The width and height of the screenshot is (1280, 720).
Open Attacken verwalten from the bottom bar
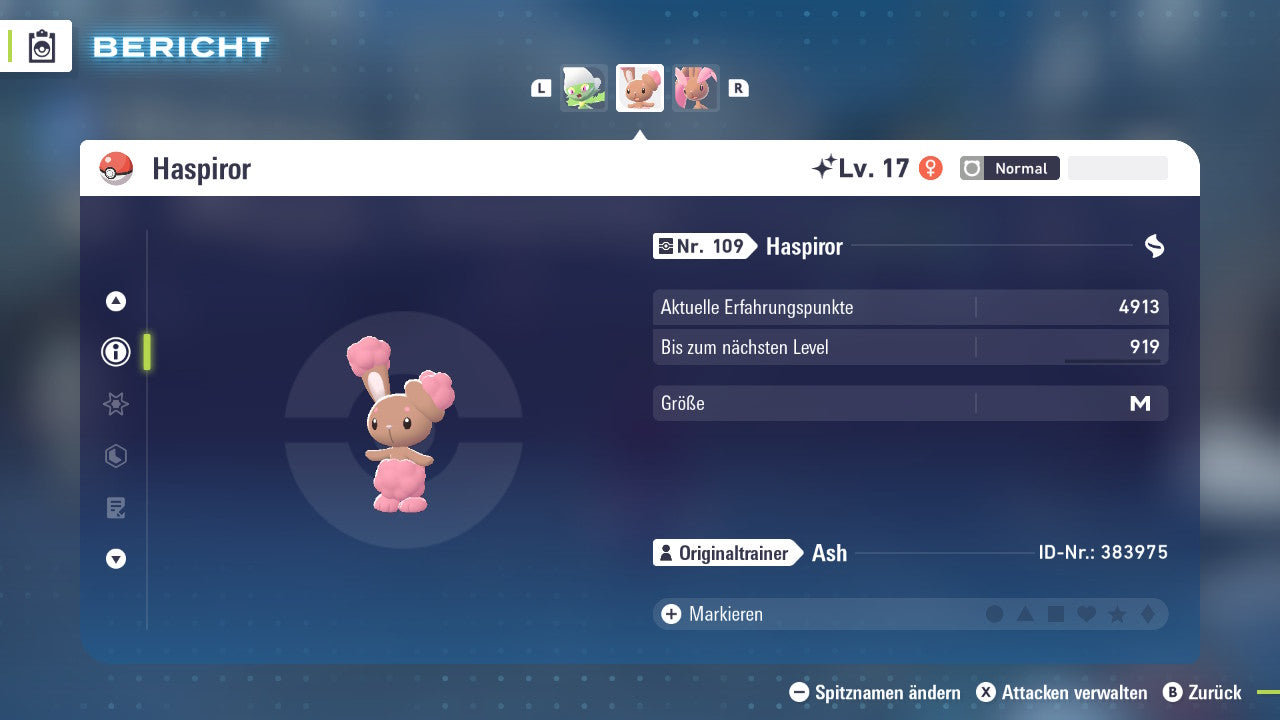(x=1063, y=692)
